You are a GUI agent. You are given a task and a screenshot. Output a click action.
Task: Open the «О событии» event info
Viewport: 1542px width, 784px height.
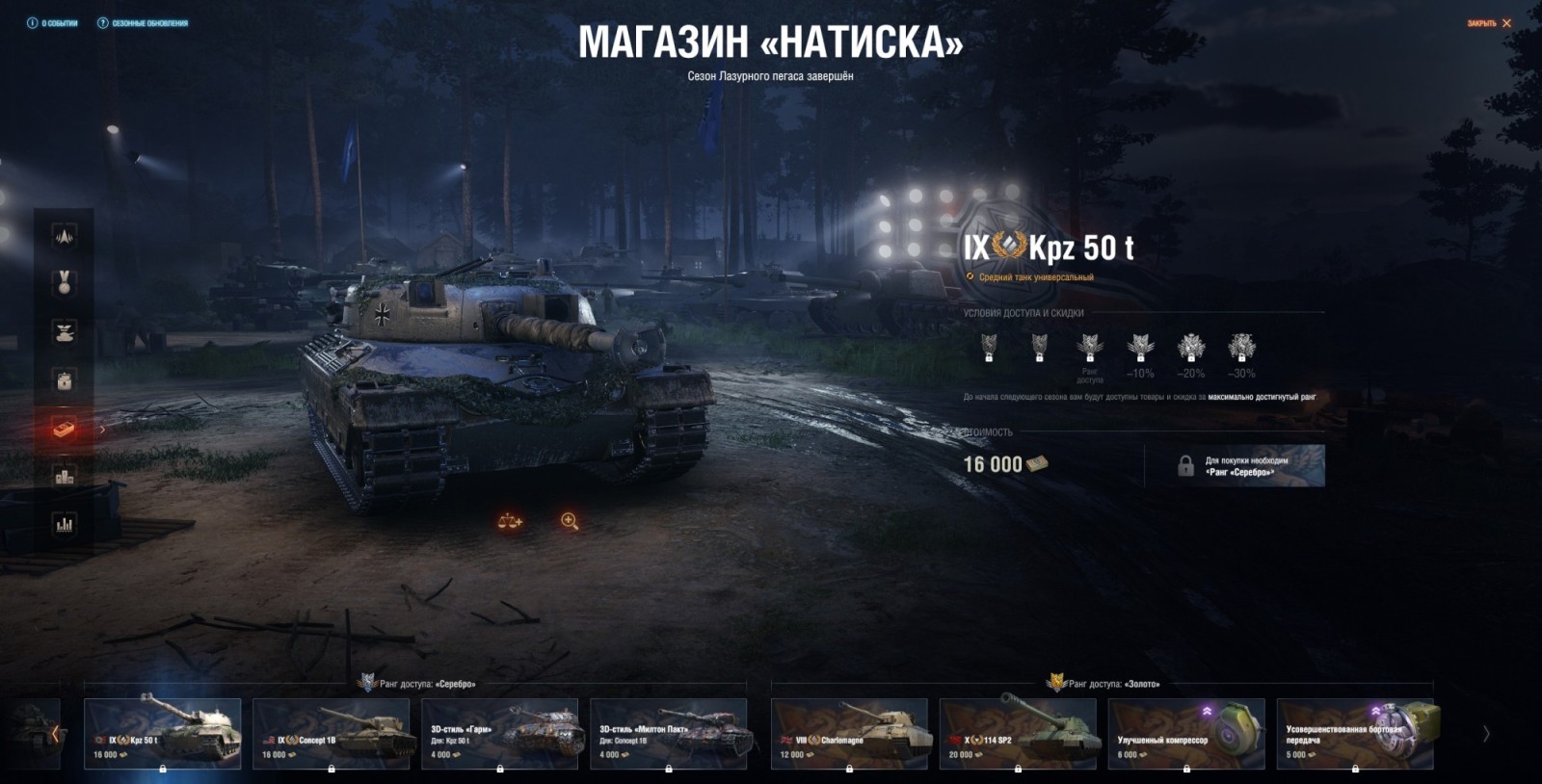(53, 23)
